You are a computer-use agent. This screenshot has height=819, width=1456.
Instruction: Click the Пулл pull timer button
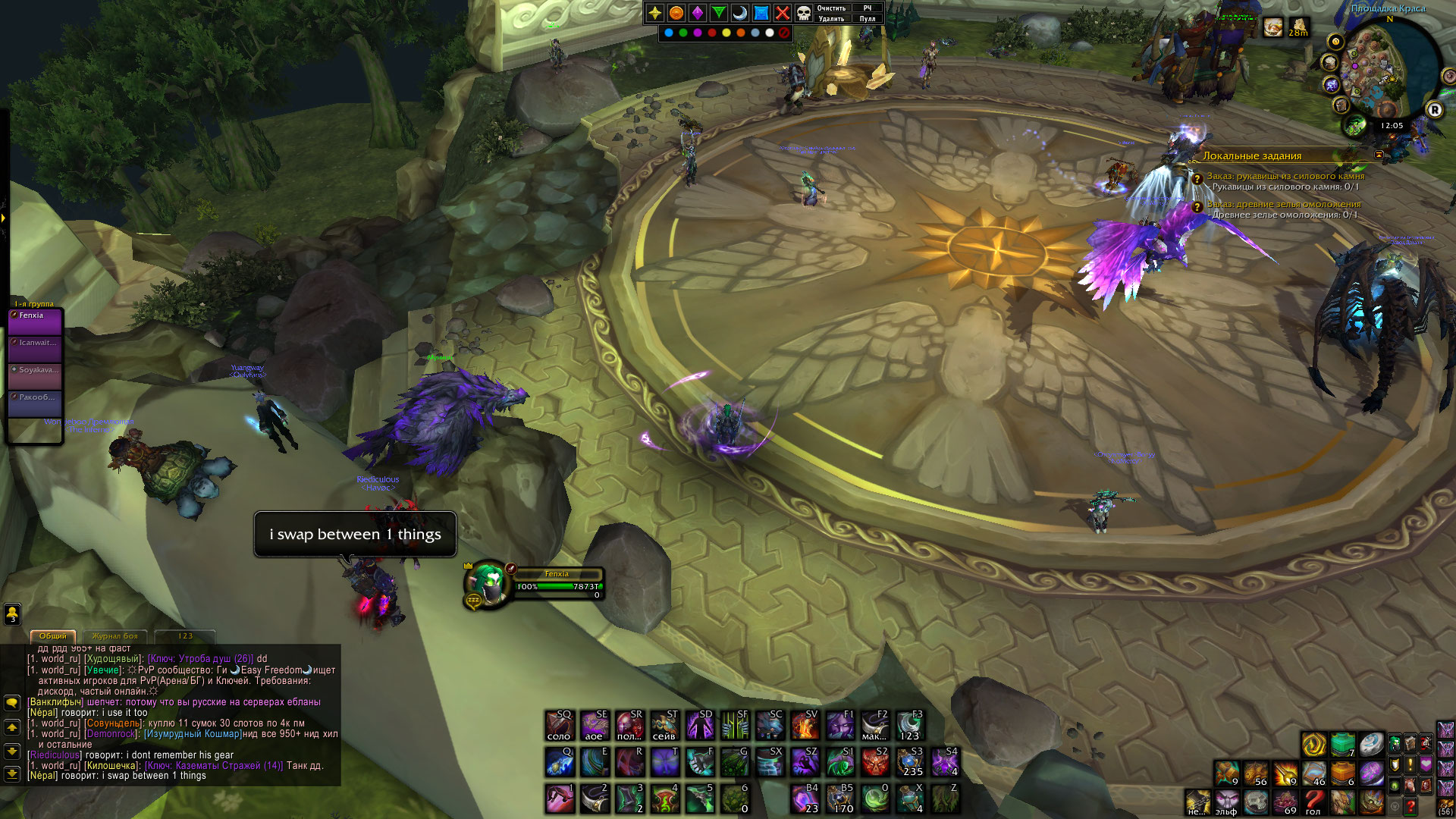pyautogui.click(x=868, y=19)
